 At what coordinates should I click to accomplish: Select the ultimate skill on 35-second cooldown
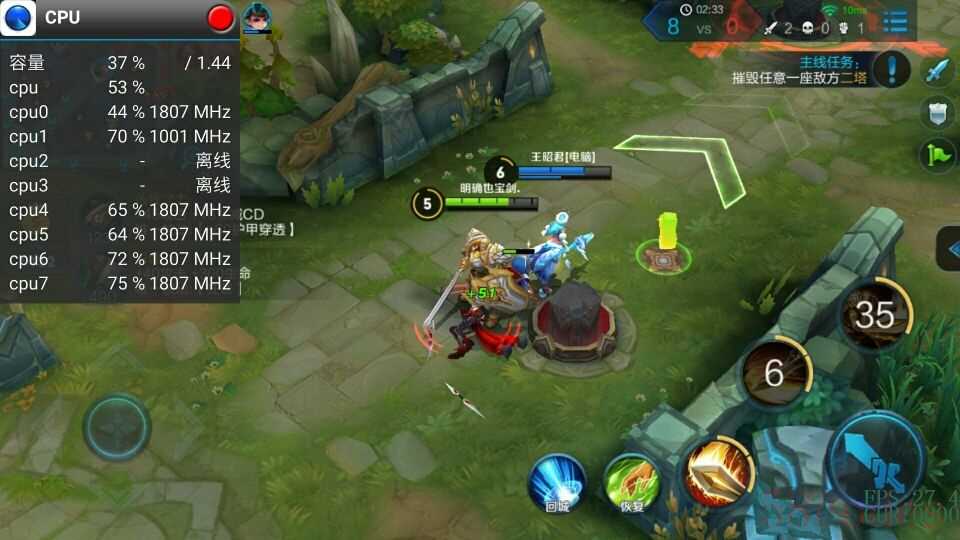click(874, 315)
